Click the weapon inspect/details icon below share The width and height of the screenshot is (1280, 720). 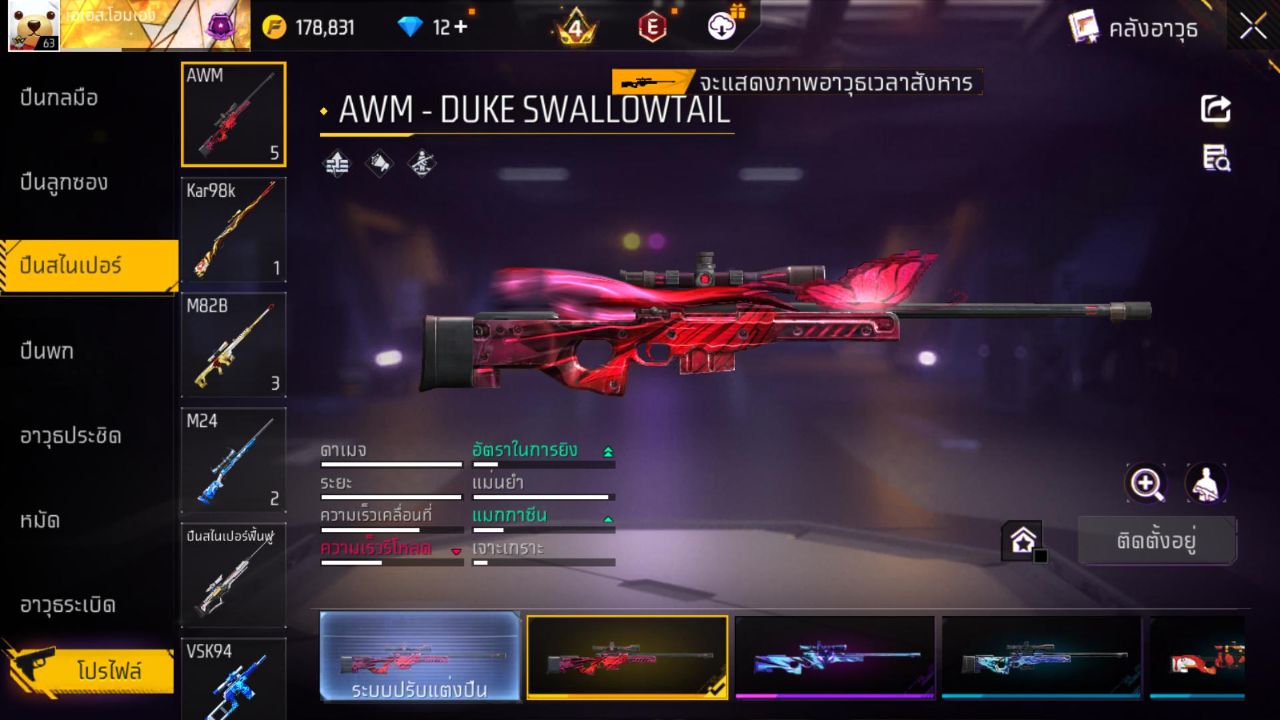pyautogui.click(x=1216, y=158)
